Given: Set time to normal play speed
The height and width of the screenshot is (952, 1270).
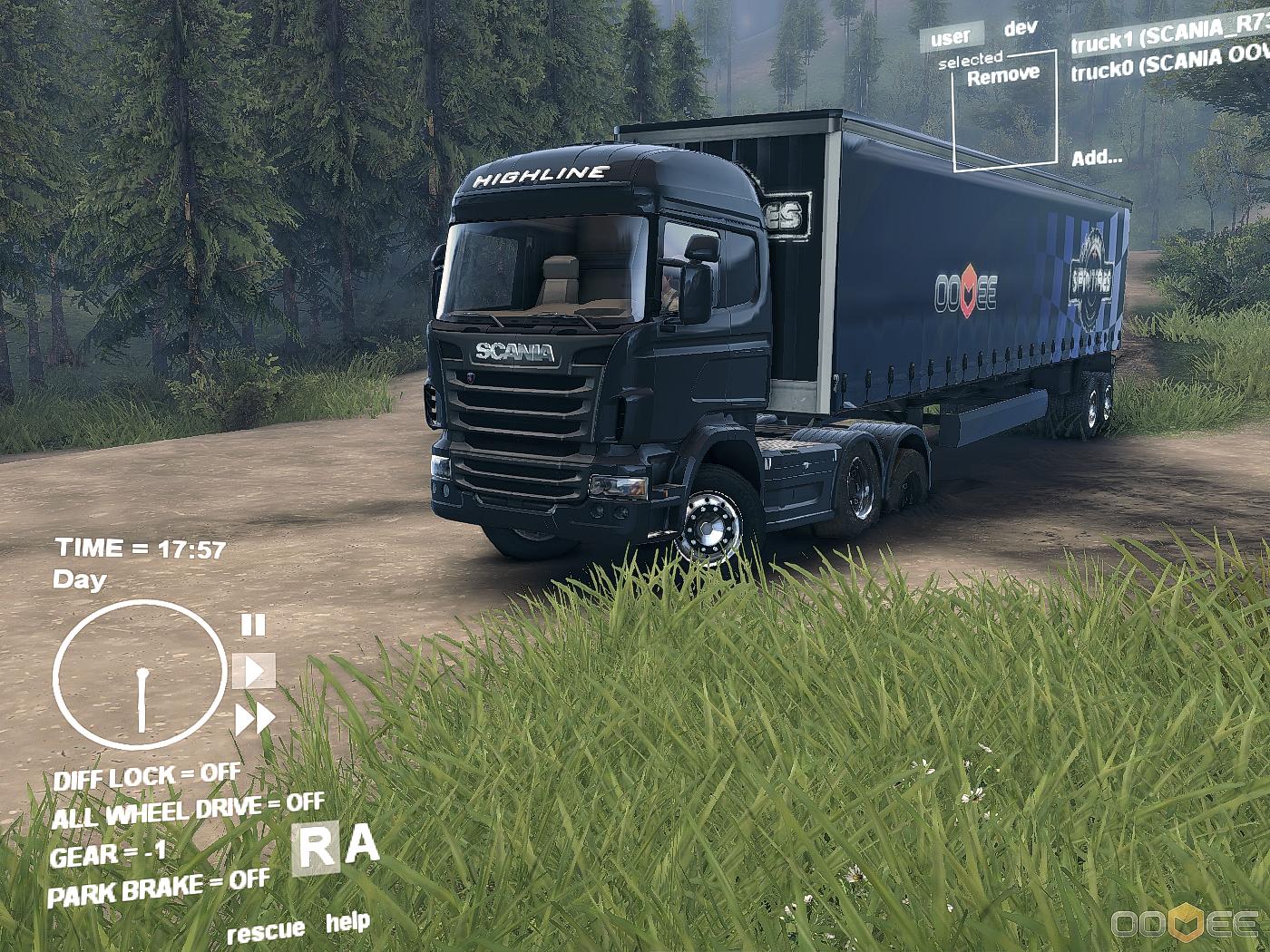Looking at the screenshot, I should point(254,671).
